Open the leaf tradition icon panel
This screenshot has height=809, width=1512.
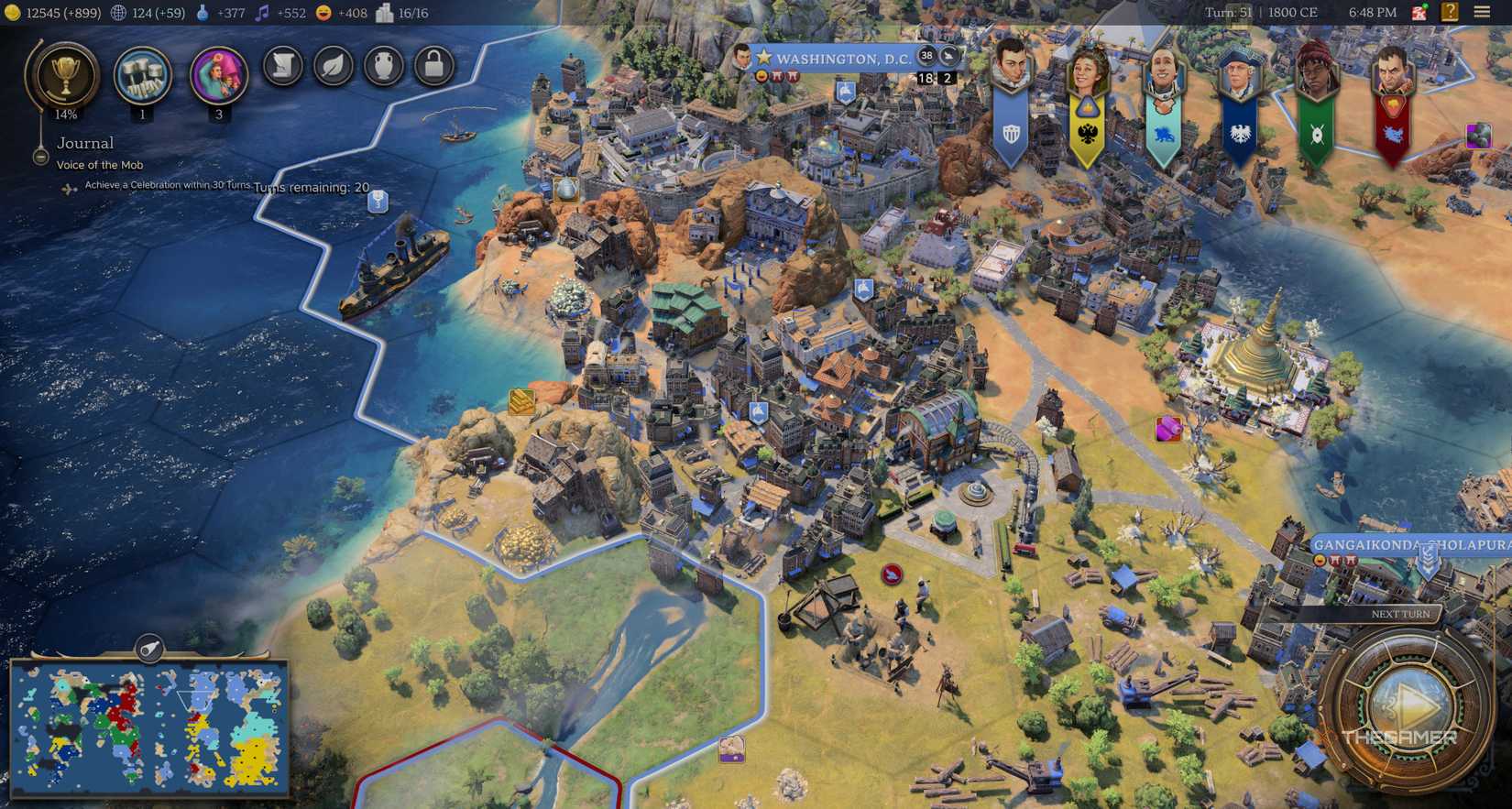pos(334,66)
